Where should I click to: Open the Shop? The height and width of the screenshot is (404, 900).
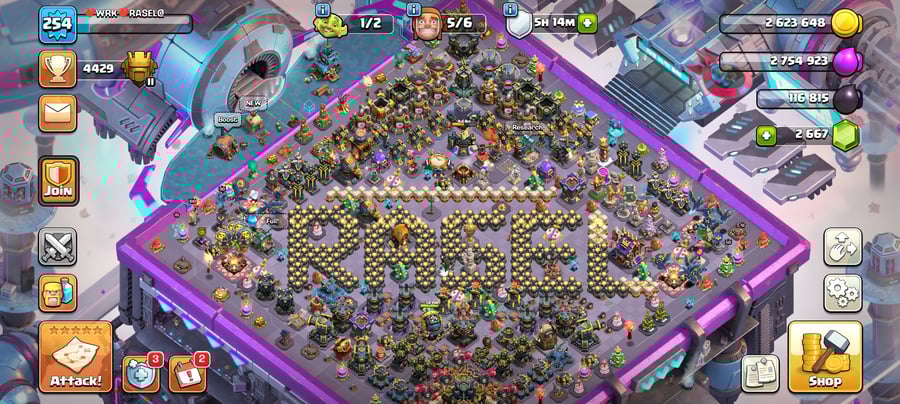coord(824,357)
